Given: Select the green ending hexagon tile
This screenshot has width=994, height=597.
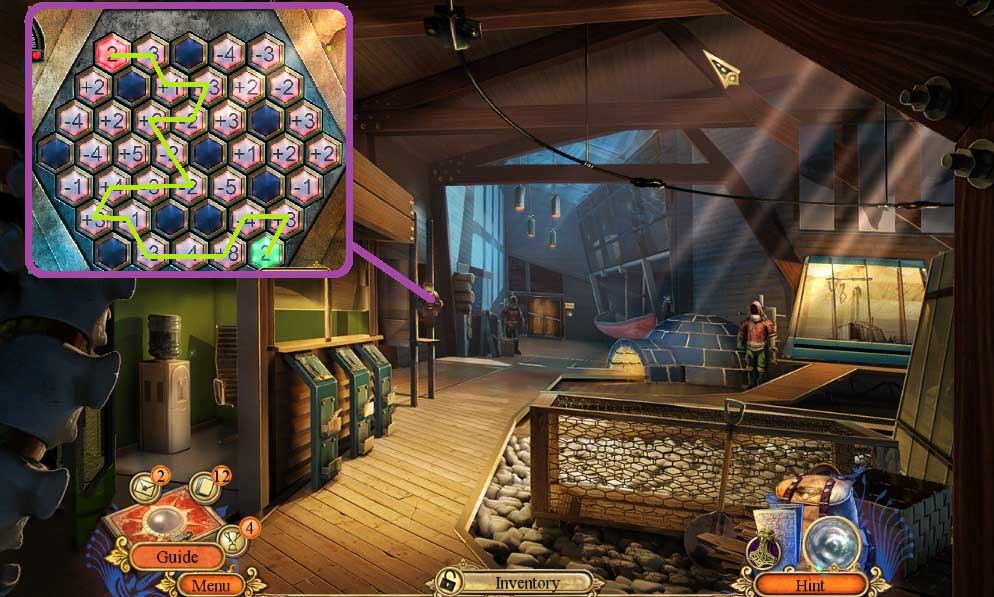Looking at the screenshot, I should tap(265, 252).
